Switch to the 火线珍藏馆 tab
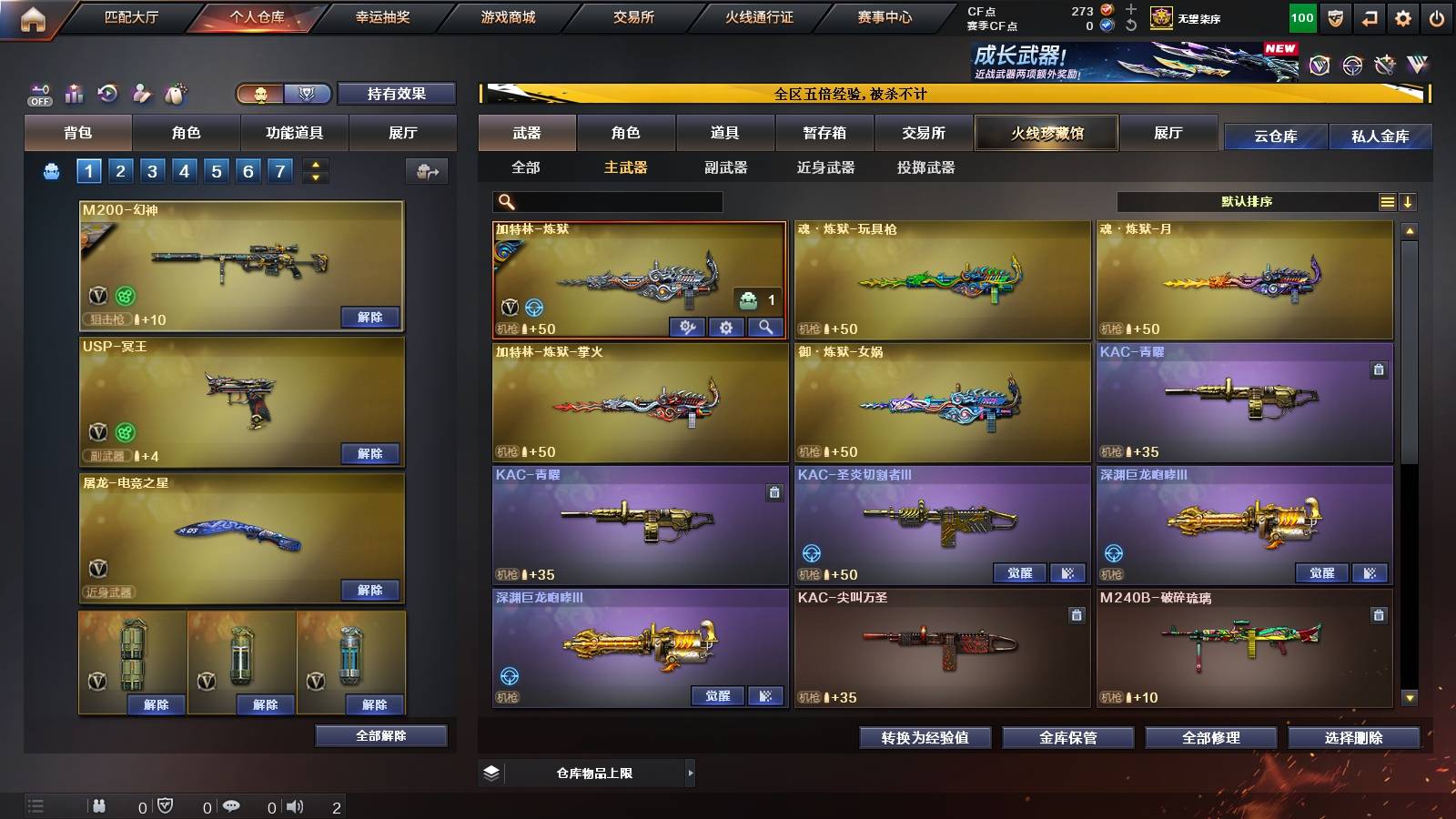This screenshot has height=819, width=1456. coord(1046,133)
